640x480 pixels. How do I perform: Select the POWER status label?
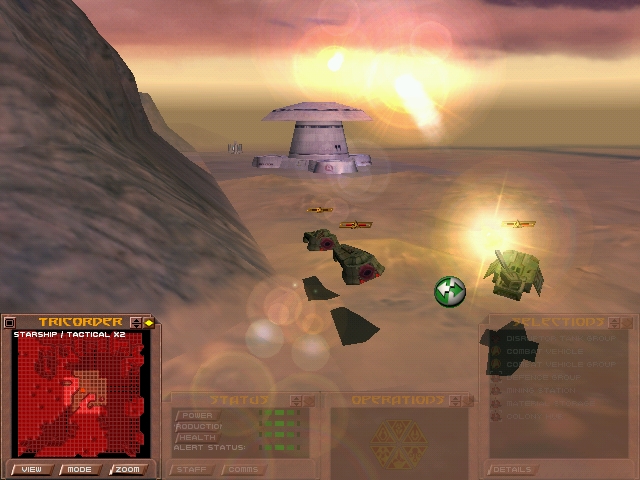tap(196, 415)
